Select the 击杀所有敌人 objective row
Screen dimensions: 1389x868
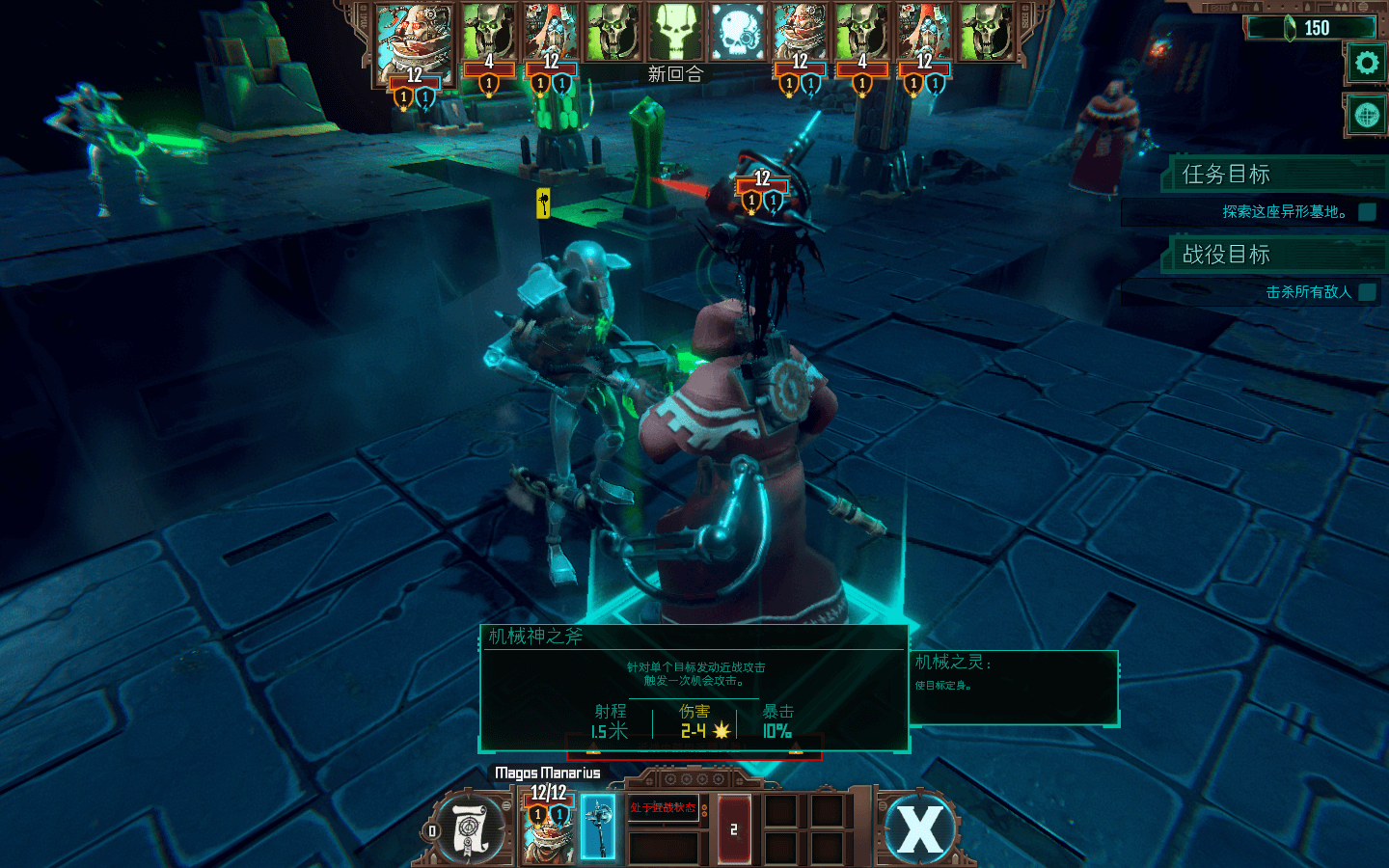click(1308, 291)
